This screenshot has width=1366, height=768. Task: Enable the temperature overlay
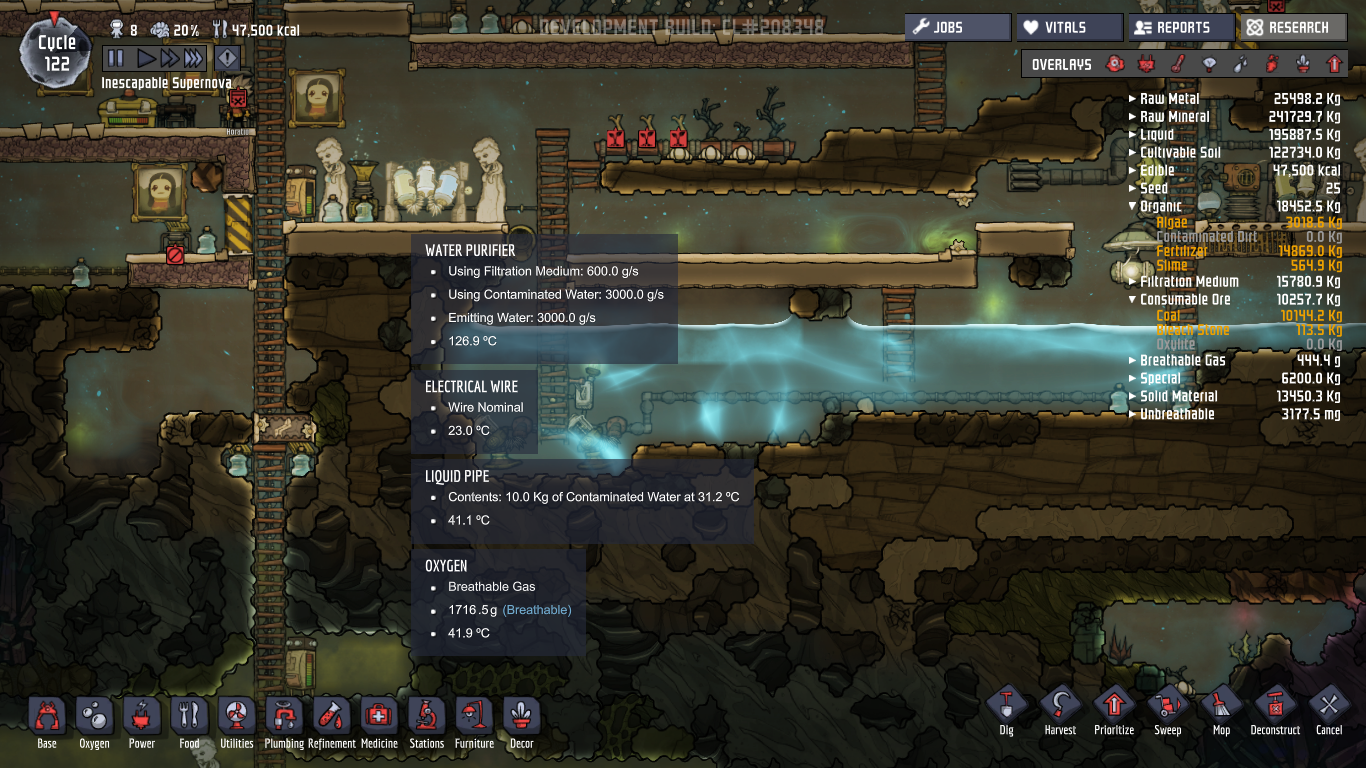pos(1176,64)
